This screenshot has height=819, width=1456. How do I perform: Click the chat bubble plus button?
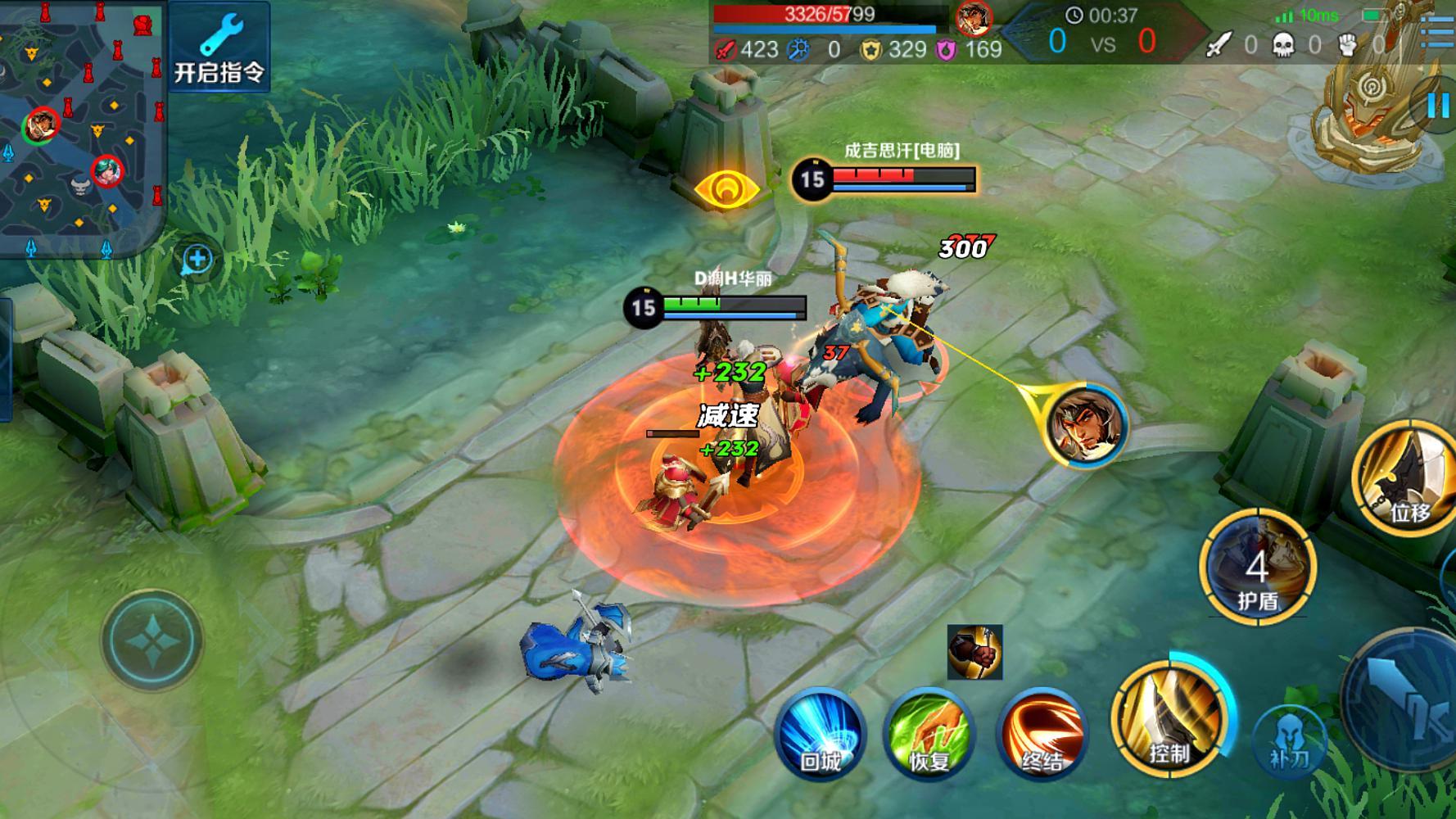point(197,260)
